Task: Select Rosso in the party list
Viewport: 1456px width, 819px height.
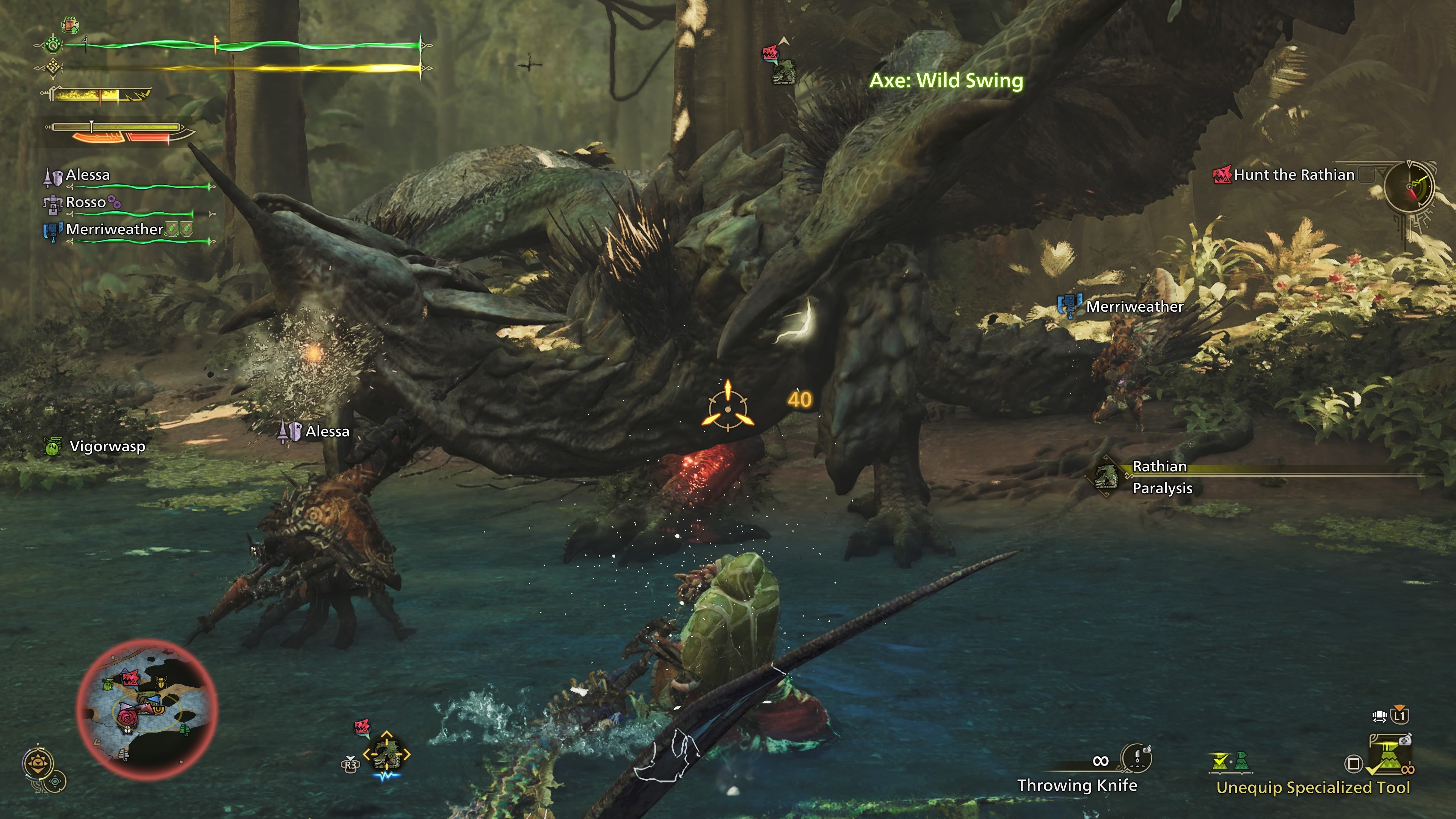Action: point(85,202)
